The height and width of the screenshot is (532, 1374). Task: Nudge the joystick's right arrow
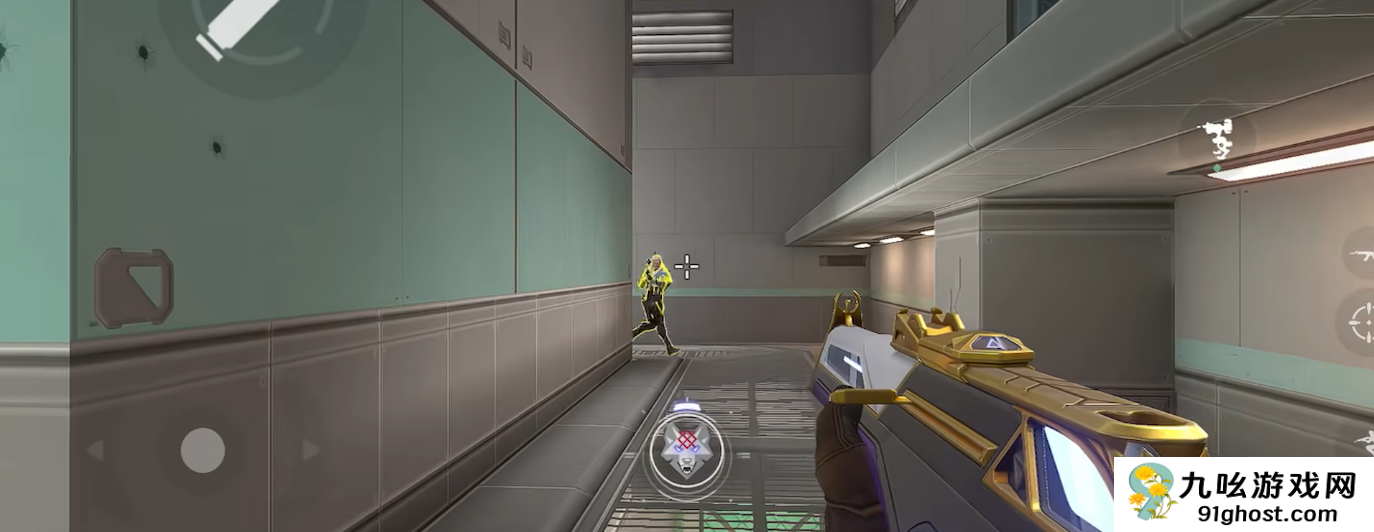tap(311, 450)
